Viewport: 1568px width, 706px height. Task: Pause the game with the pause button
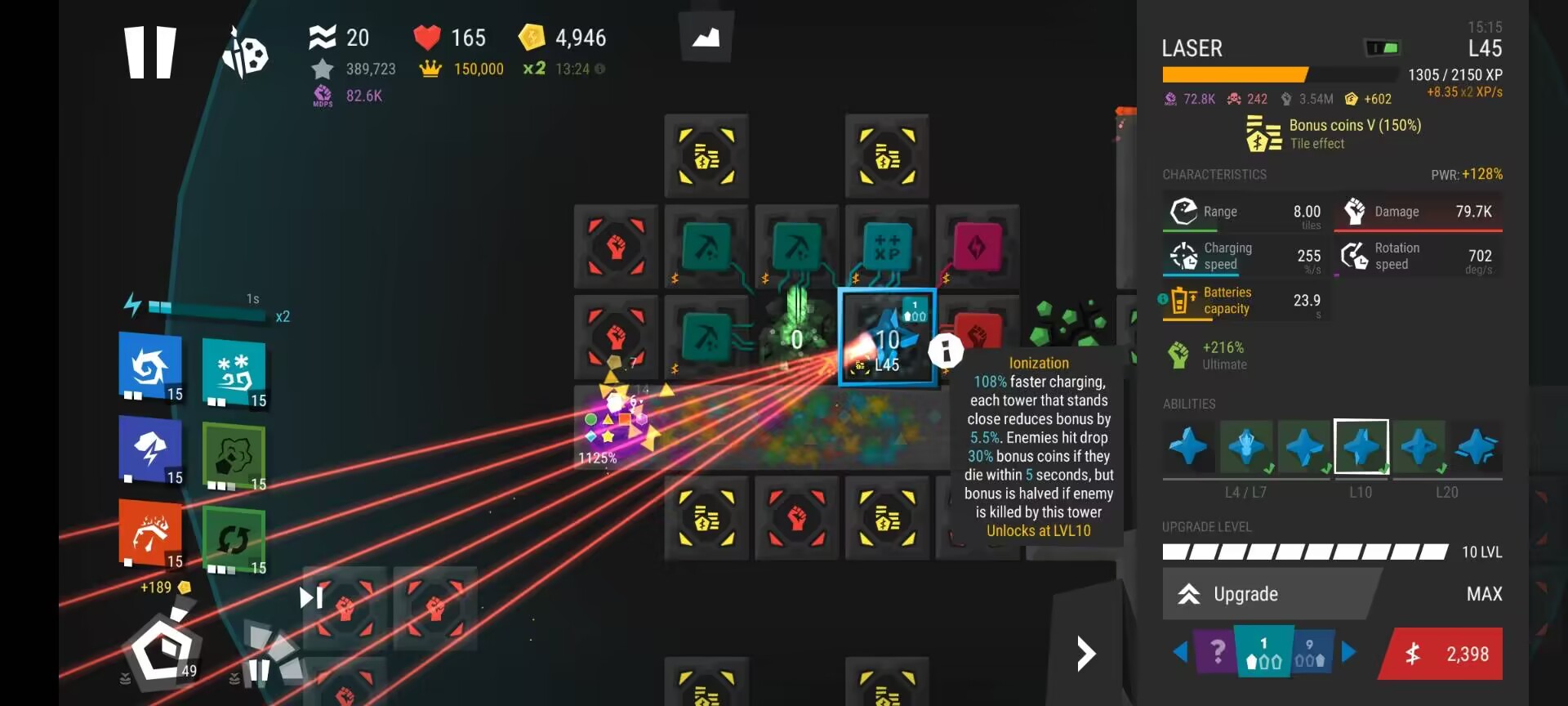click(150, 52)
